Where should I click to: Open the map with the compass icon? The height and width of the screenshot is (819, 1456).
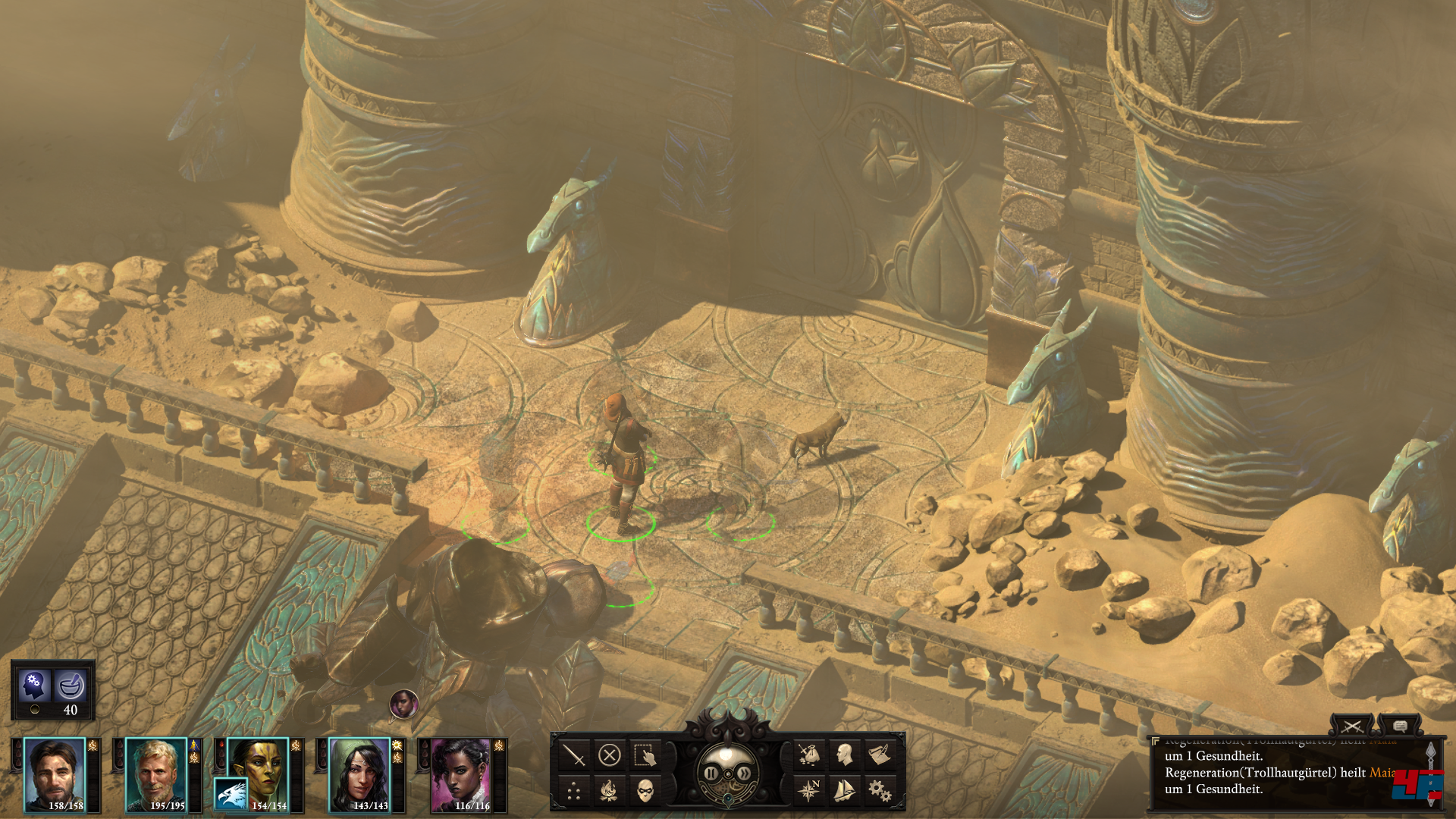(808, 791)
